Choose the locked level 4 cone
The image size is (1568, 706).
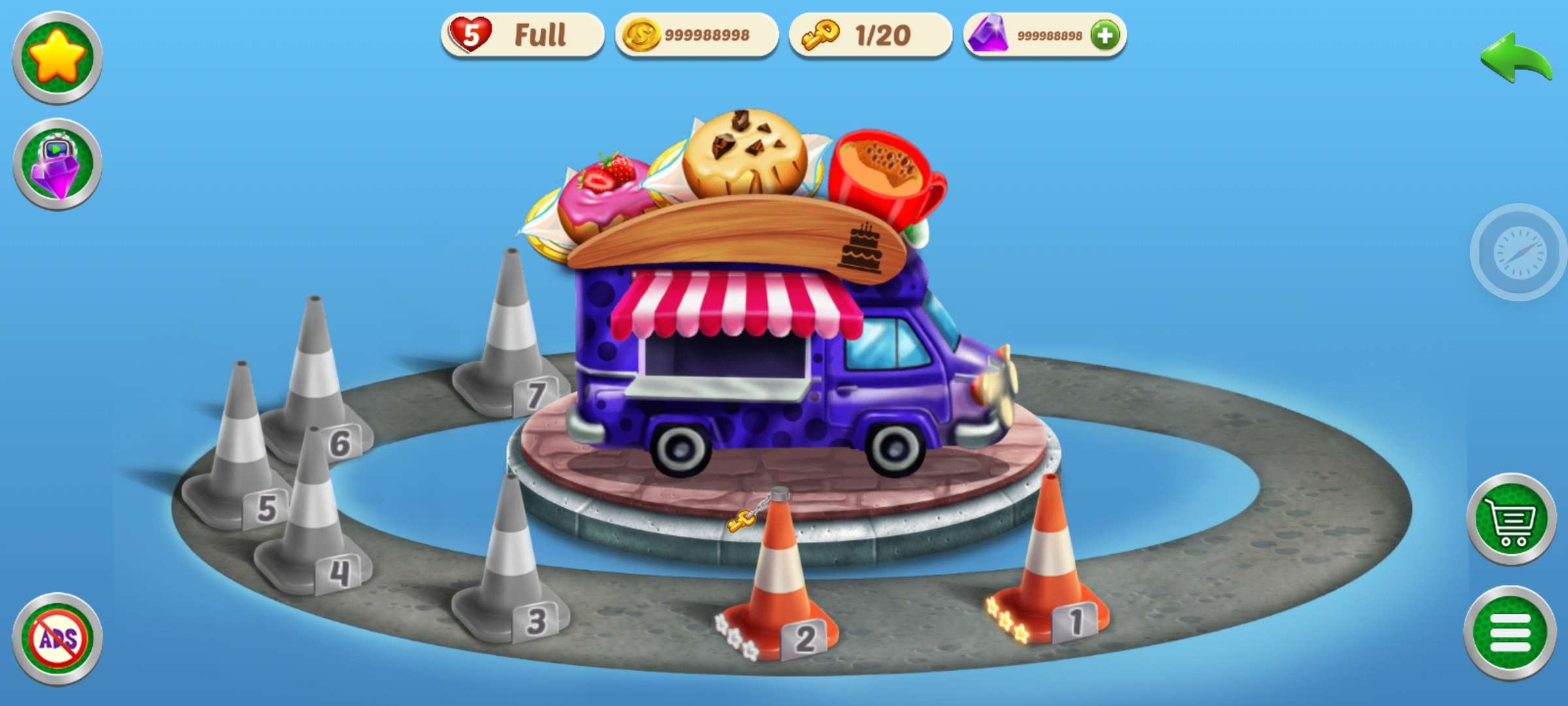[314, 523]
